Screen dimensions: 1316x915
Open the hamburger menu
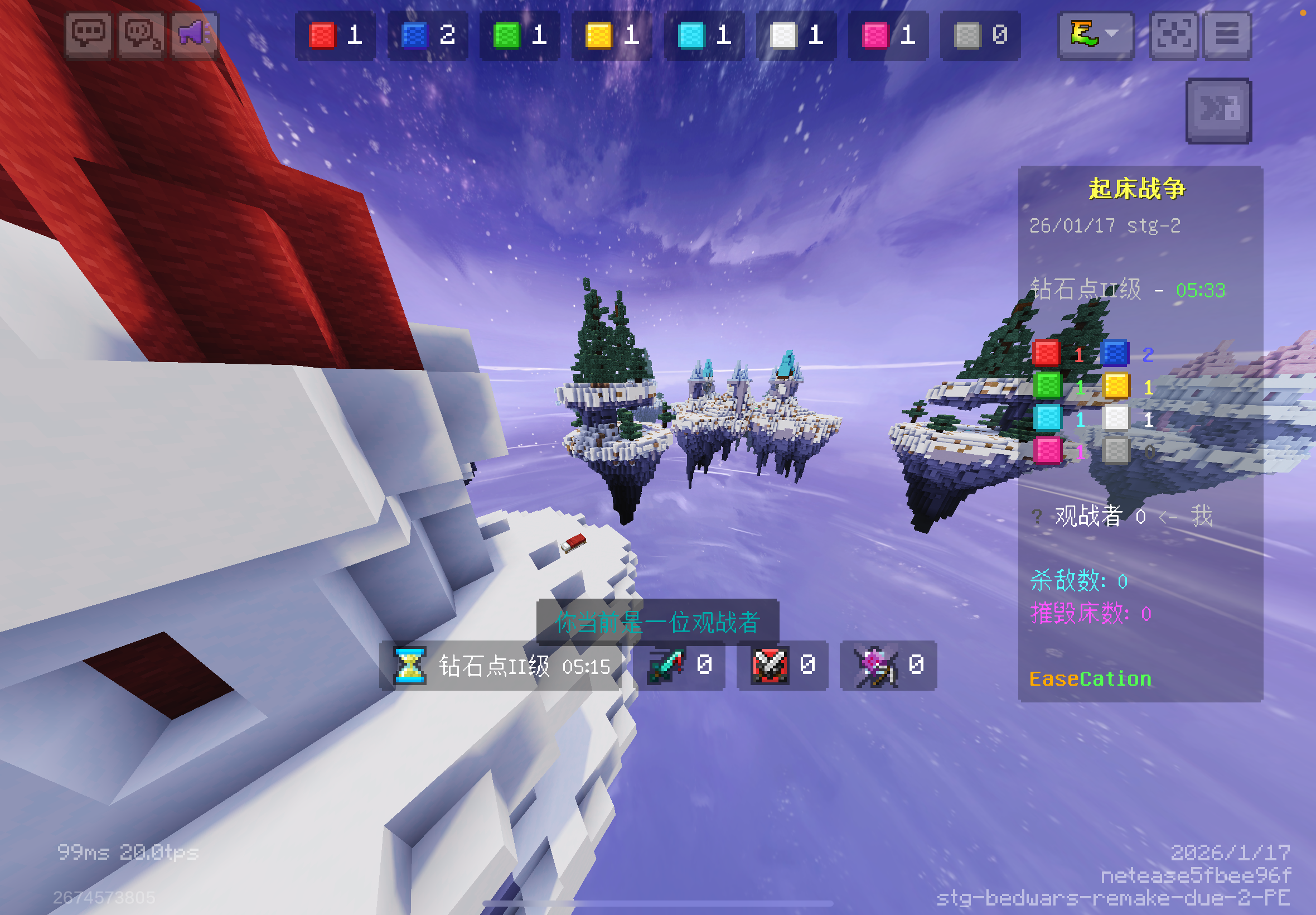point(1227,35)
